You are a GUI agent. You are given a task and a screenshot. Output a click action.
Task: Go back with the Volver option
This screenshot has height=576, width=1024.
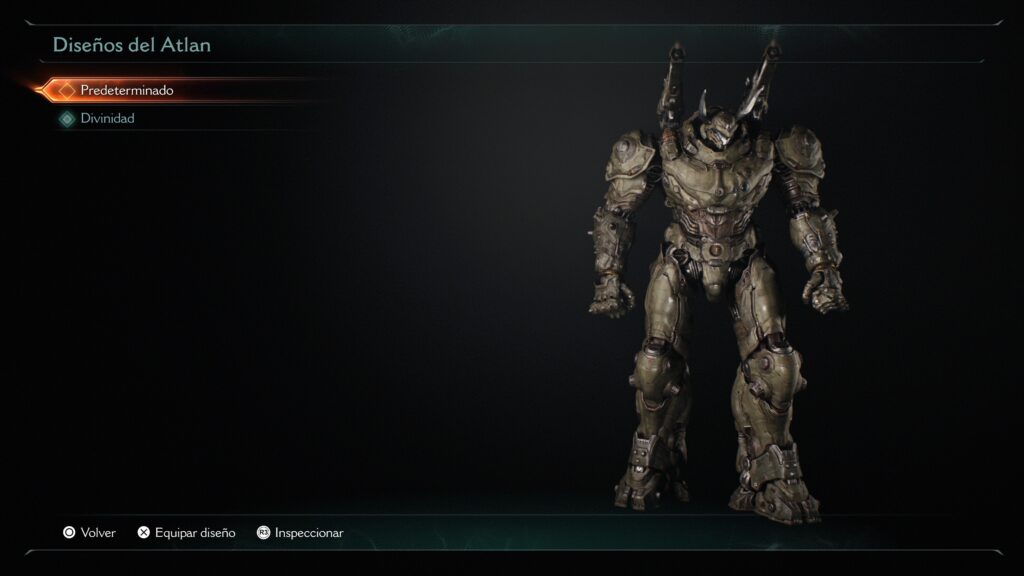pyautogui.click(x=89, y=533)
